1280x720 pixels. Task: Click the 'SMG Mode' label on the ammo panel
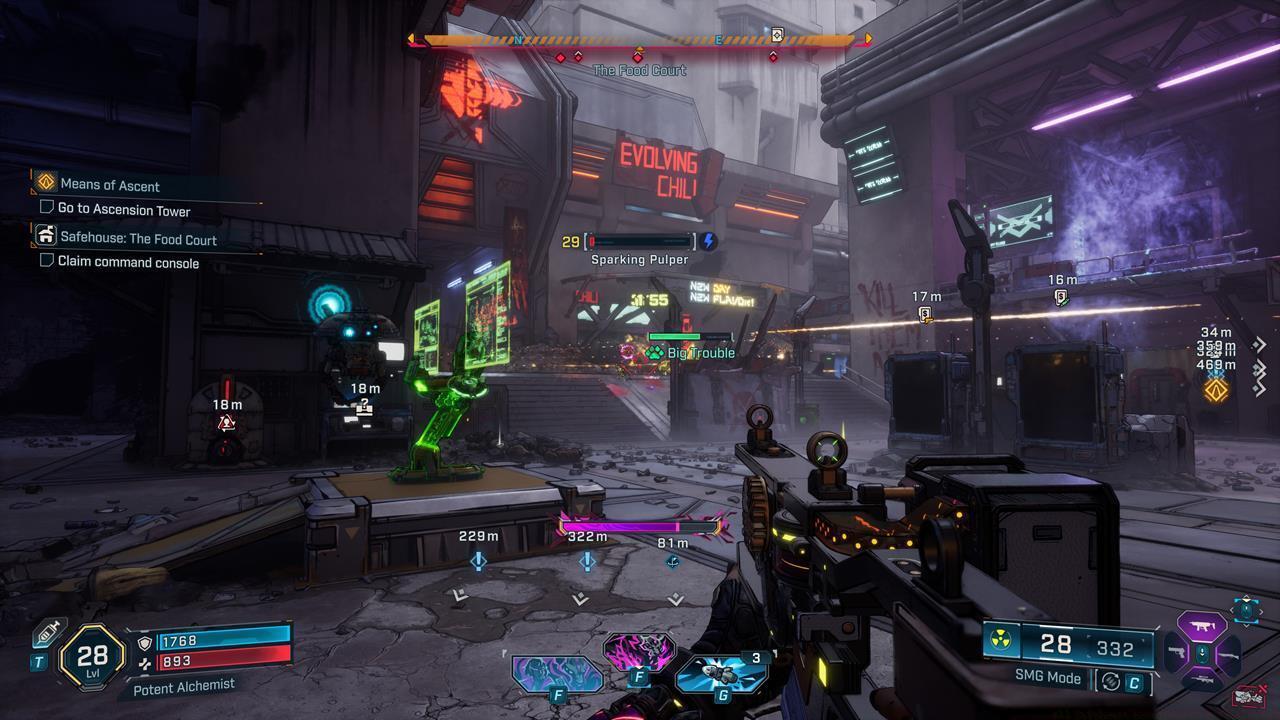coord(1048,678)
